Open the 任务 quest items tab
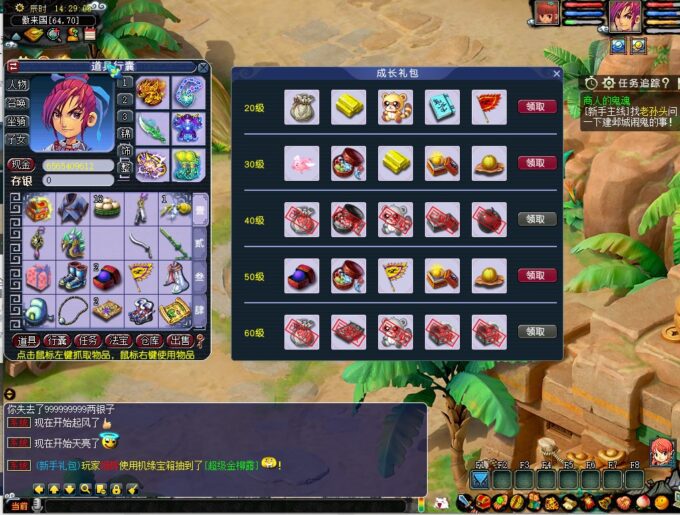This screenshot has height=515, width=680. [87, 341]
